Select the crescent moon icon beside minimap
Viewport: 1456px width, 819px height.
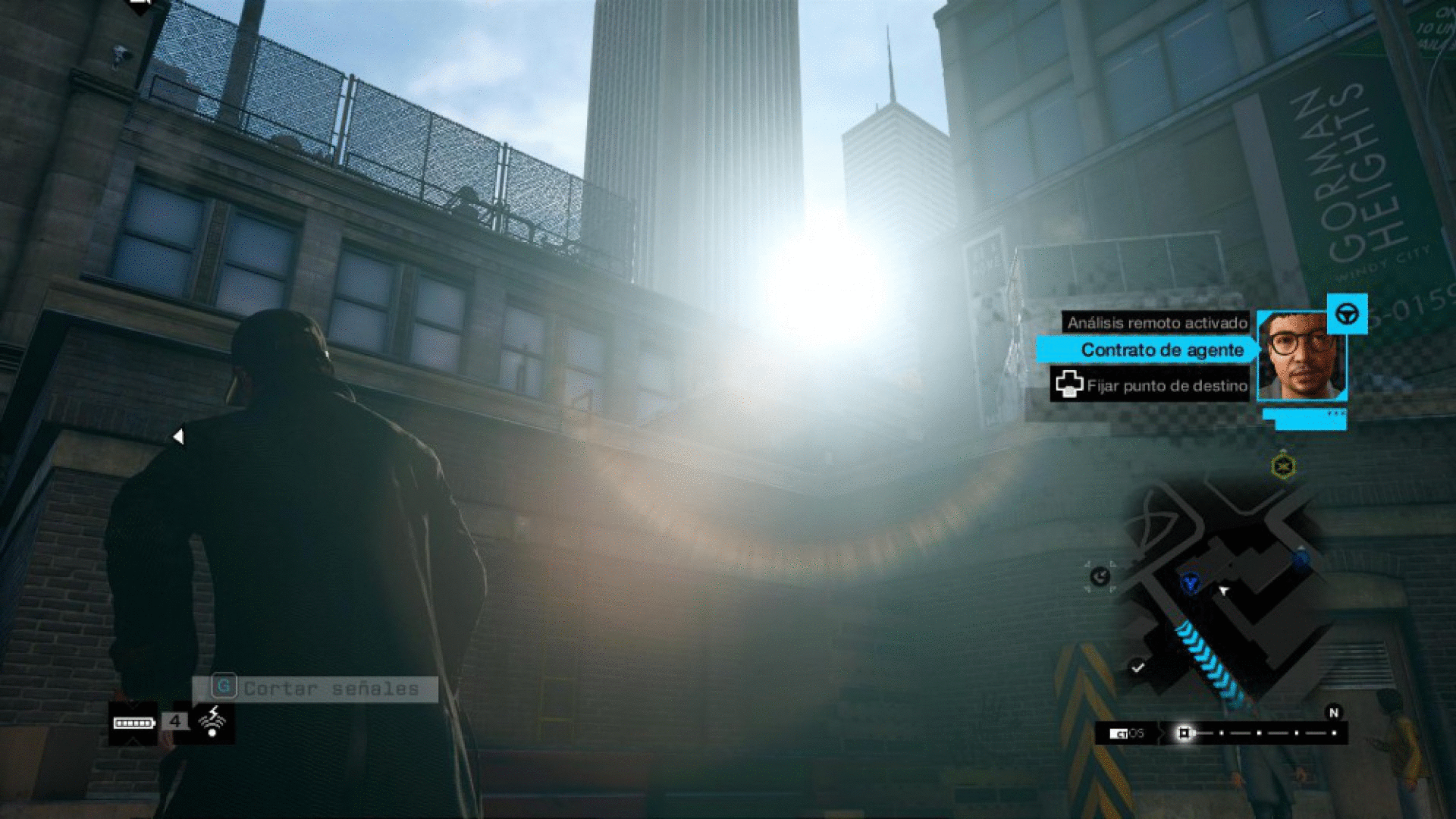(x=1100, y=577)
